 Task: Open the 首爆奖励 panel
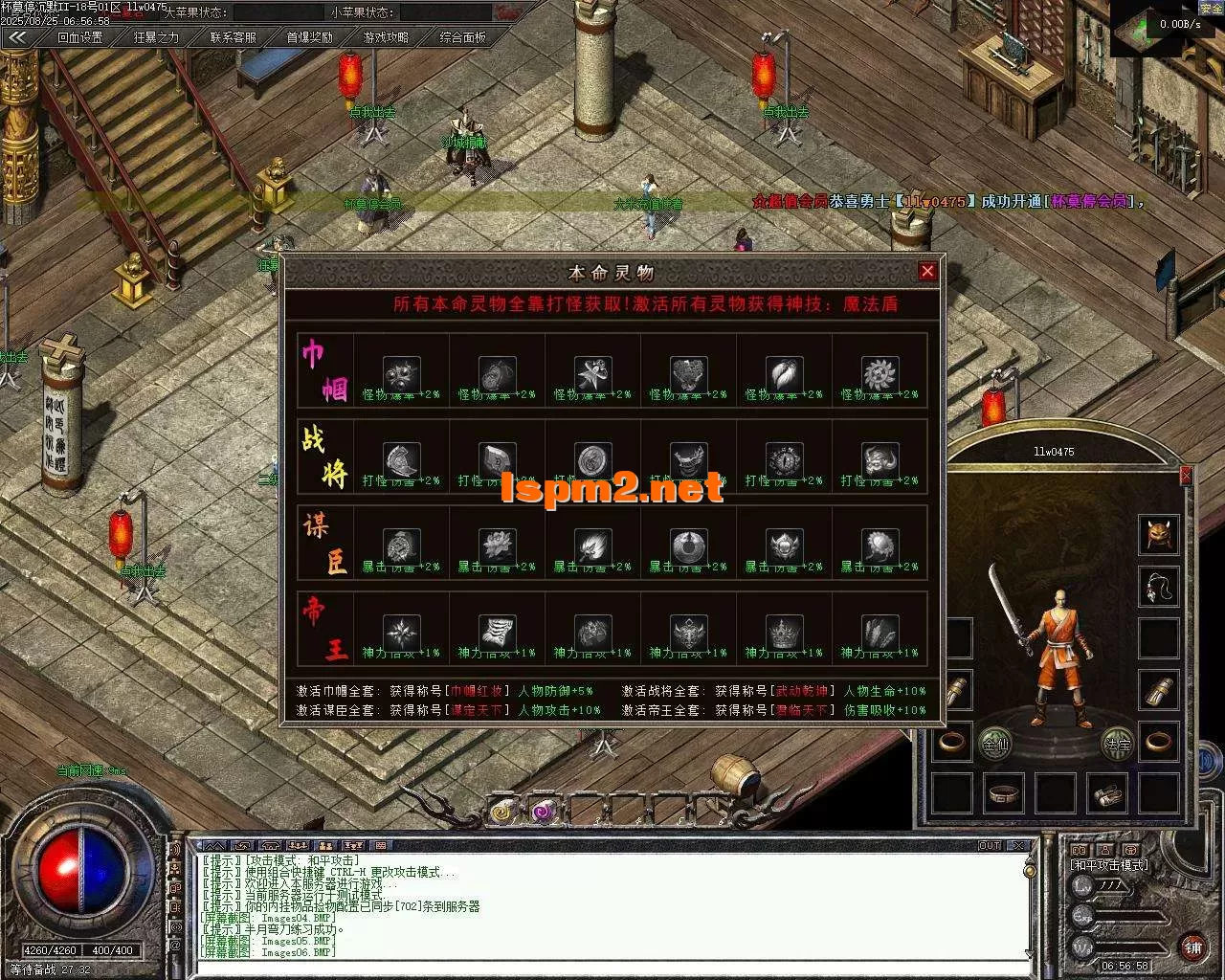tap(309, 37)
